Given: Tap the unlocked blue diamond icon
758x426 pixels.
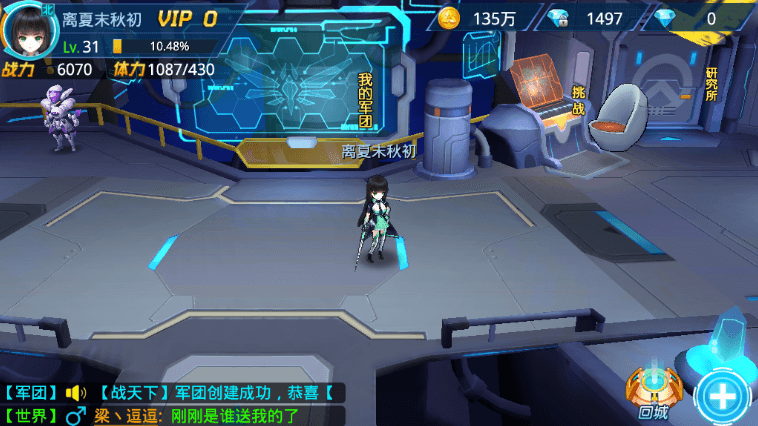Looking at the screenshot, I should pyautogui.click(x=666, y=18).
